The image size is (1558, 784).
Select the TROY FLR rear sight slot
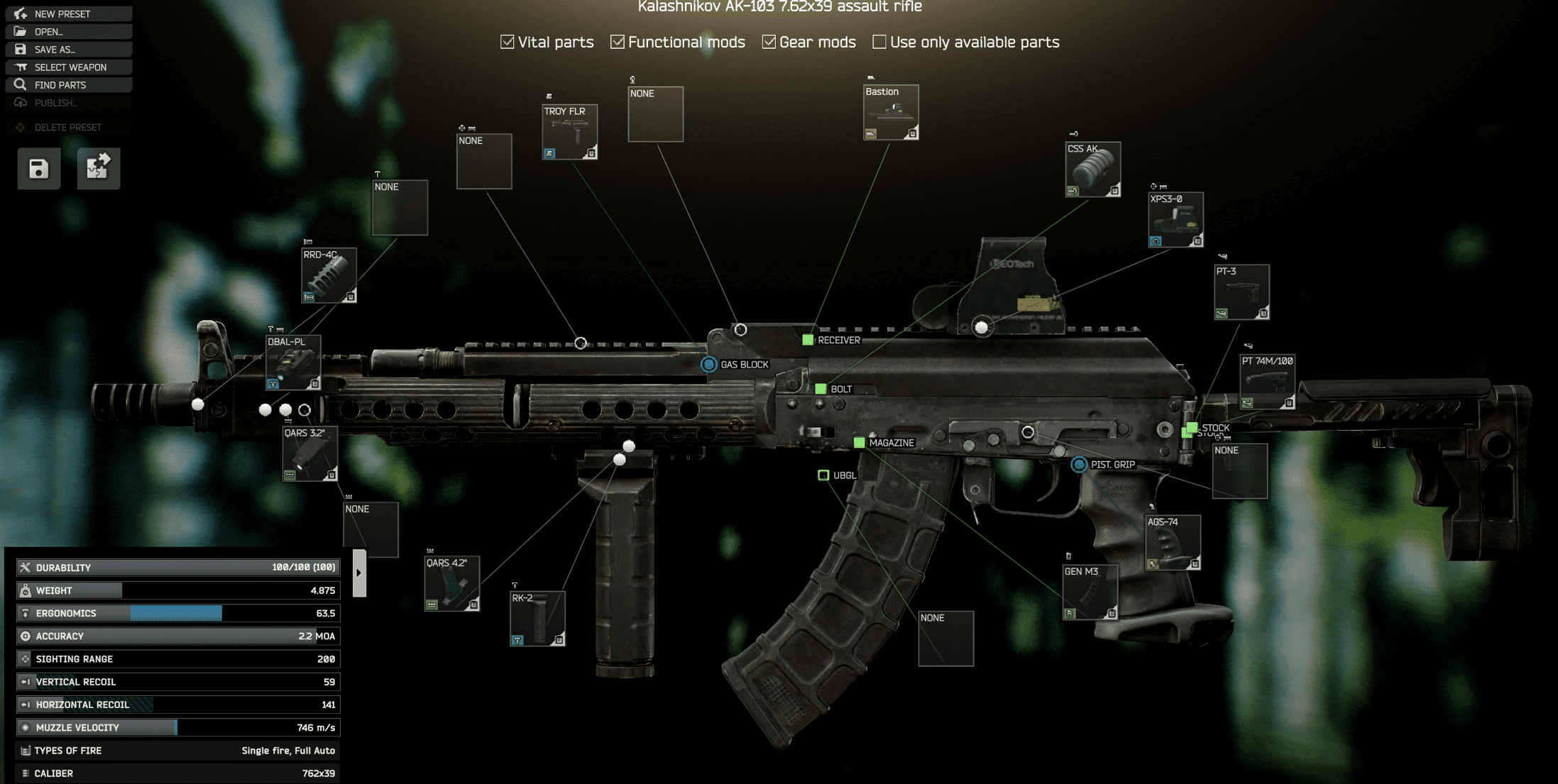click(569, 132)
